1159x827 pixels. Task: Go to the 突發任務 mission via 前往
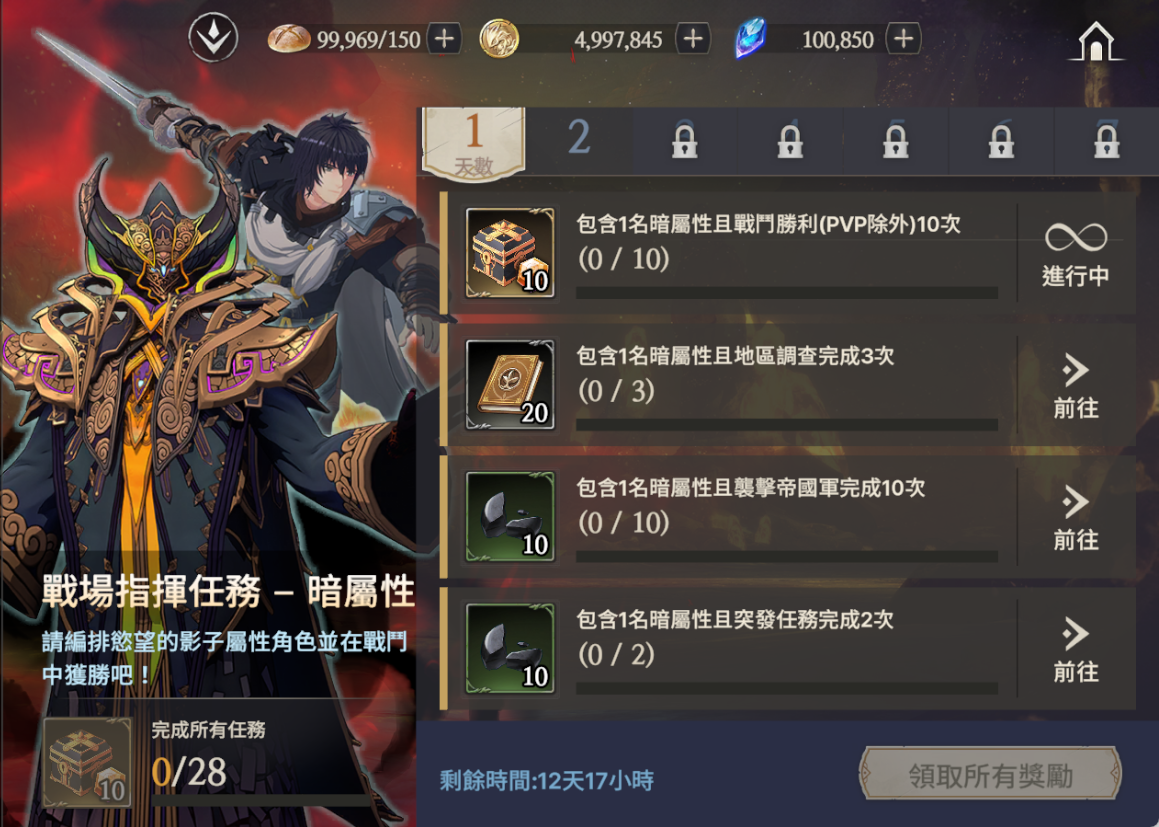pyautogui.click(x=1075, y=650)
